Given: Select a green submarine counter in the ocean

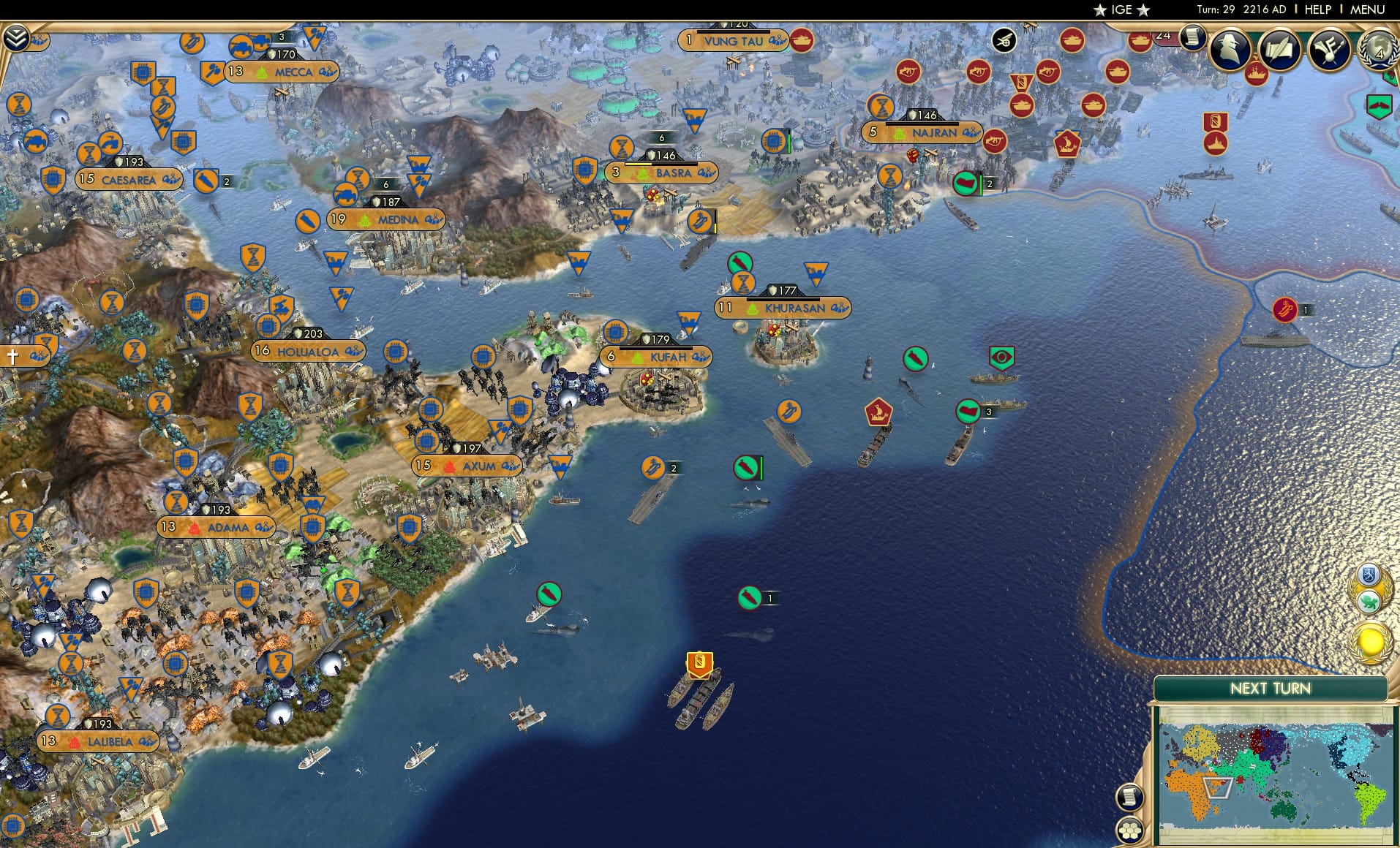Looking at the screenshot, I should click(747, 469).
